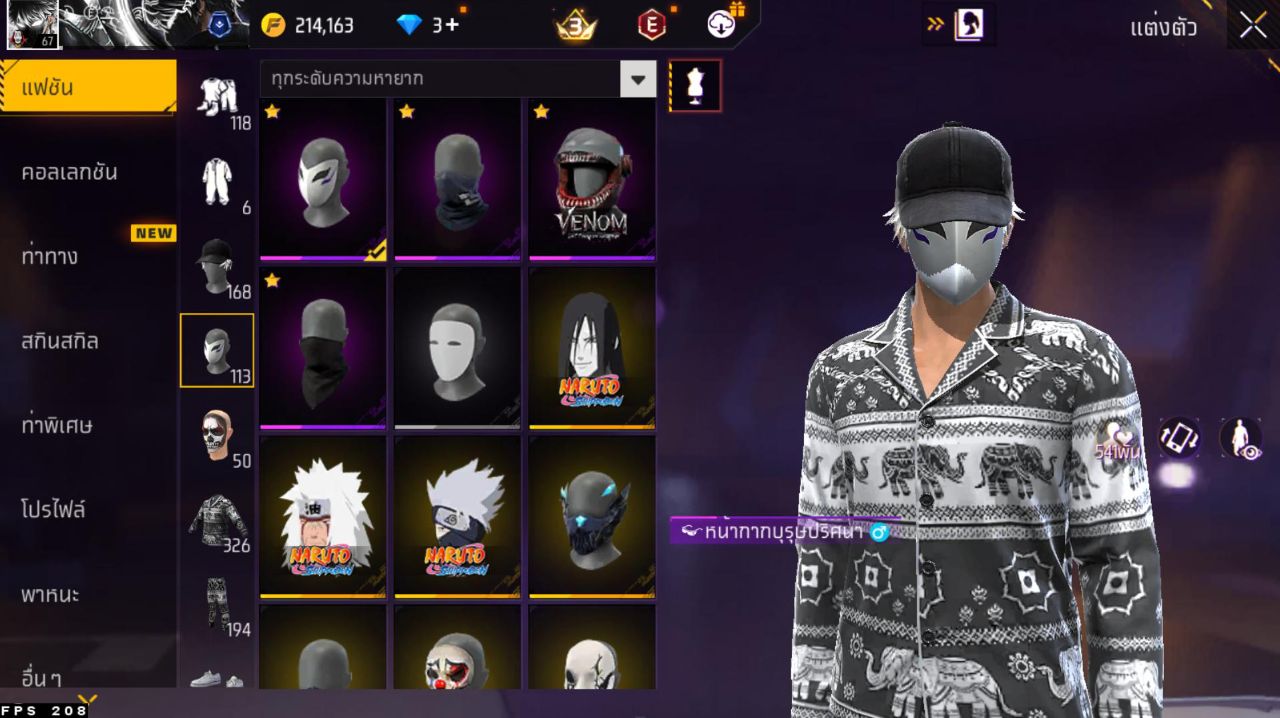Close the wardrobe screen with X
Image resolution: width=1280 pixels, height=718 pixels.
pyautogui.click(x=1253, y=26)
